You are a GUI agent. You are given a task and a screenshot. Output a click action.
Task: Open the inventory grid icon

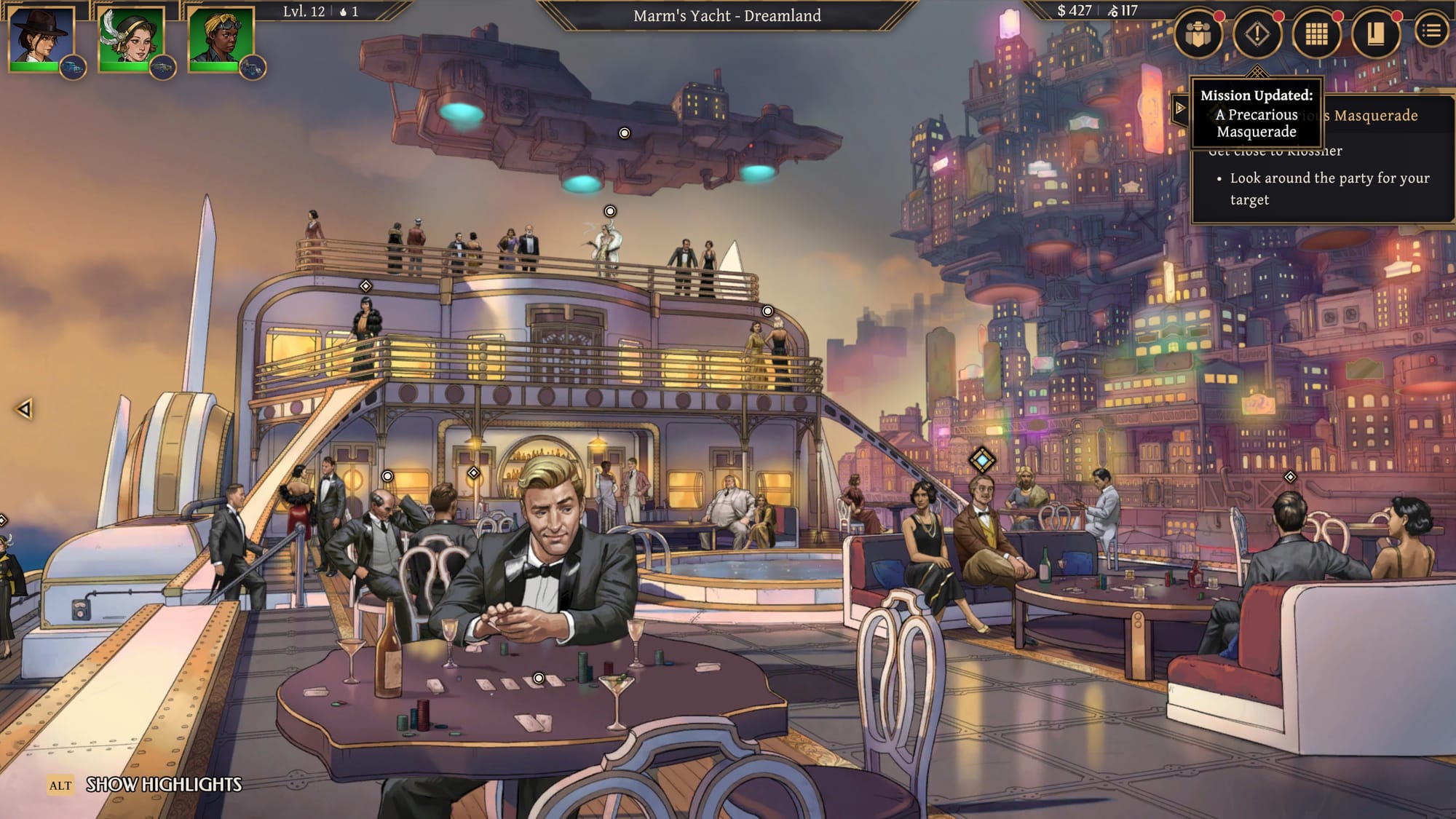pos(1314,32)
